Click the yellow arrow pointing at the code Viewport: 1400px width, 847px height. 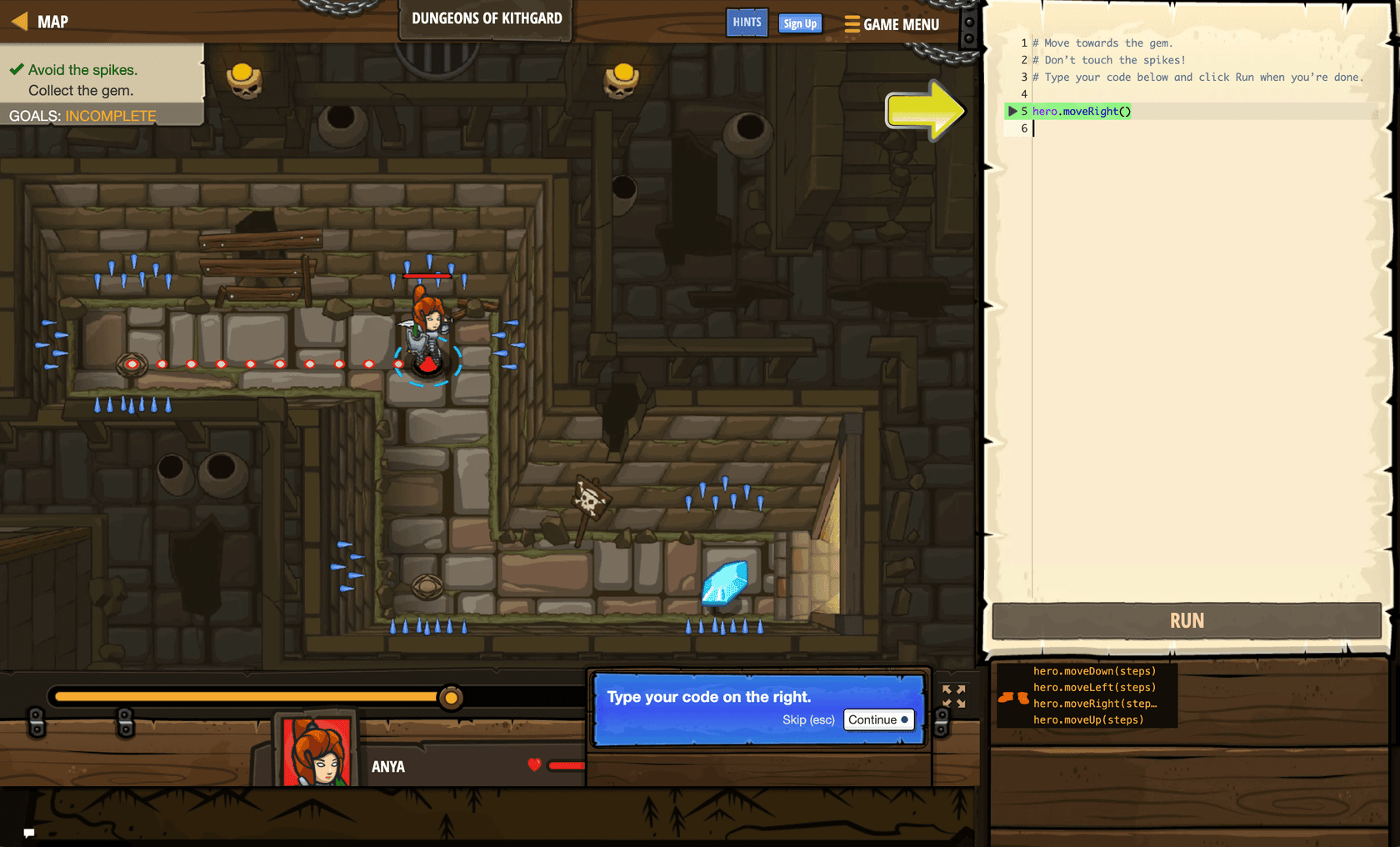tap(925, 111)
